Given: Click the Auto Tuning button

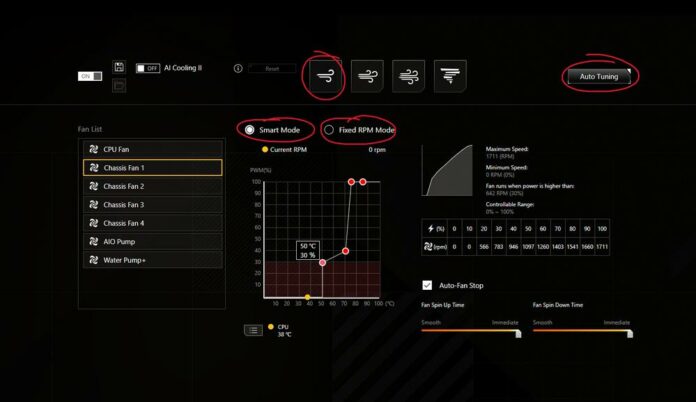Looking at the screenshot, I should 599,76.
